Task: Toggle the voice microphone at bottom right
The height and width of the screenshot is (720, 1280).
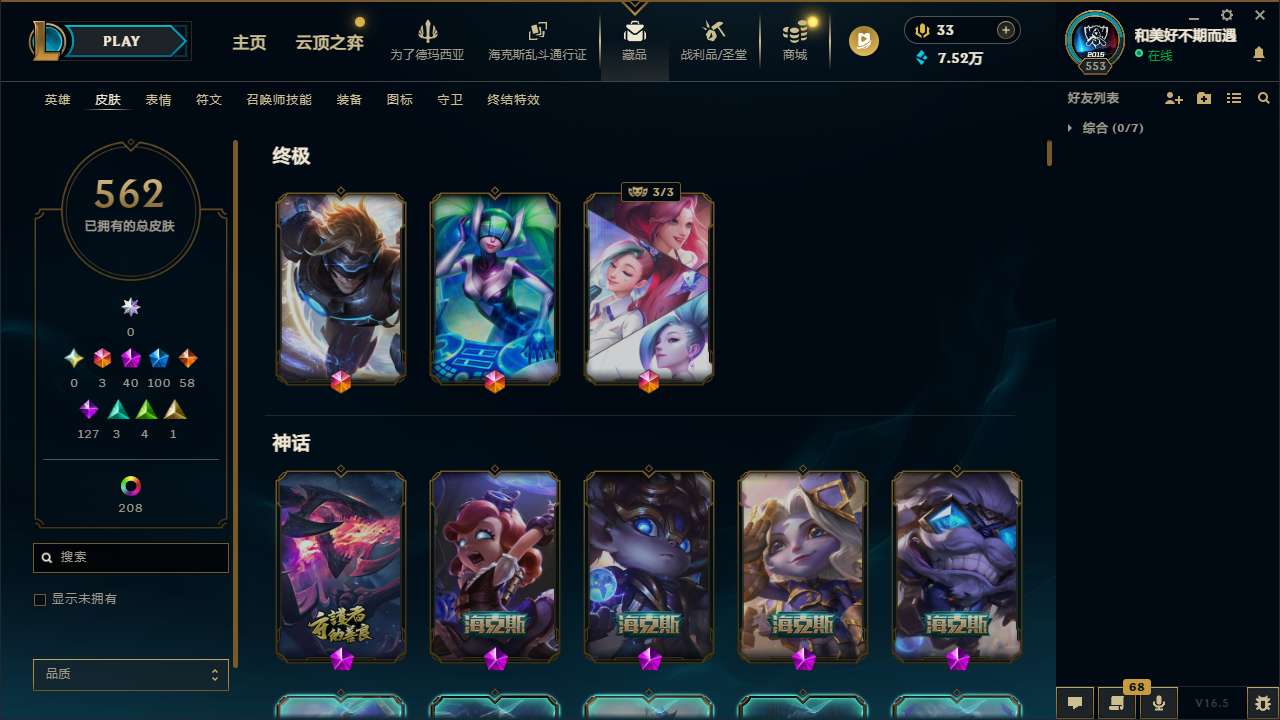Action: point(1159,703)
